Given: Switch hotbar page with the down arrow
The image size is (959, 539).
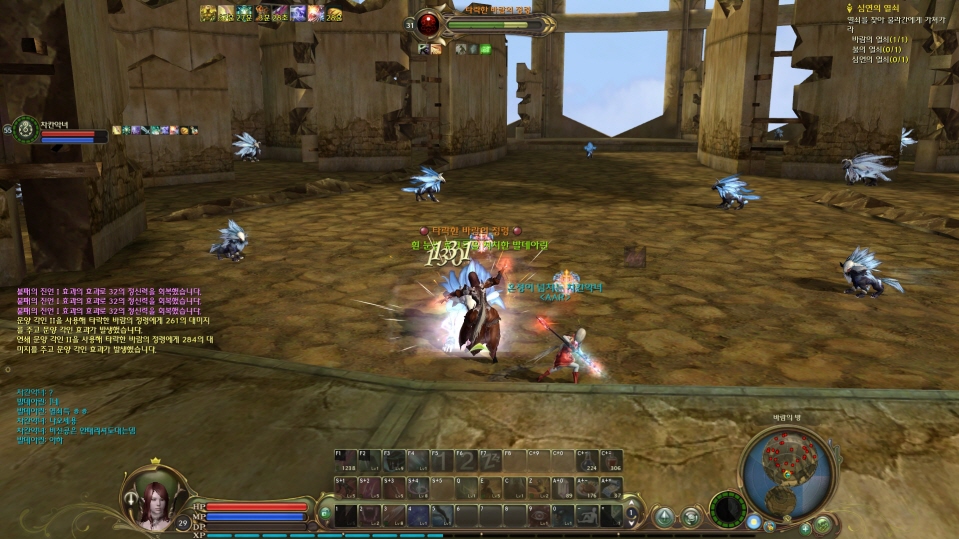Looking at the screenshot, I should 631,521.
